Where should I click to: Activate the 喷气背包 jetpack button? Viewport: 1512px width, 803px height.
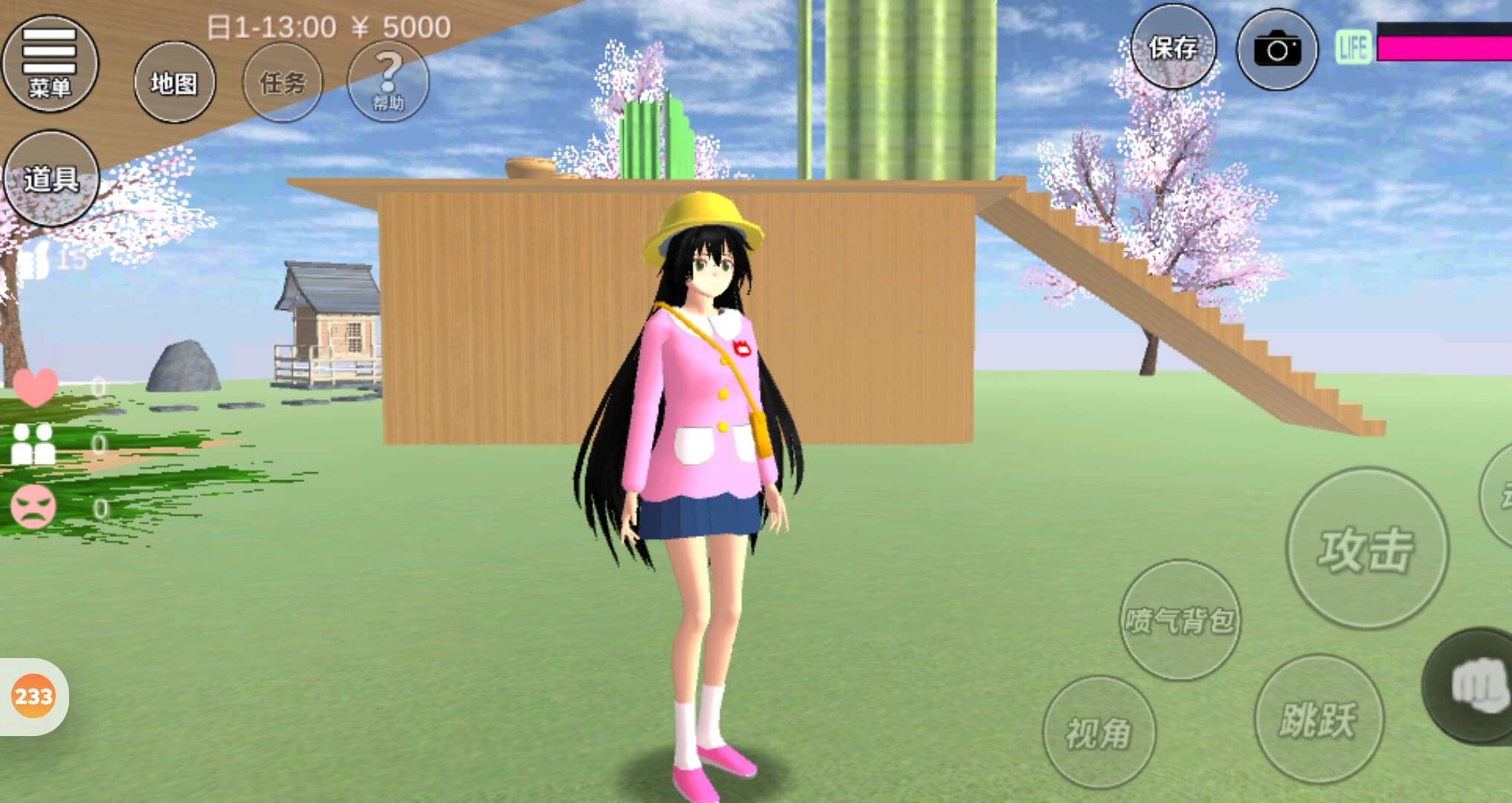(x=1180, y=620)
